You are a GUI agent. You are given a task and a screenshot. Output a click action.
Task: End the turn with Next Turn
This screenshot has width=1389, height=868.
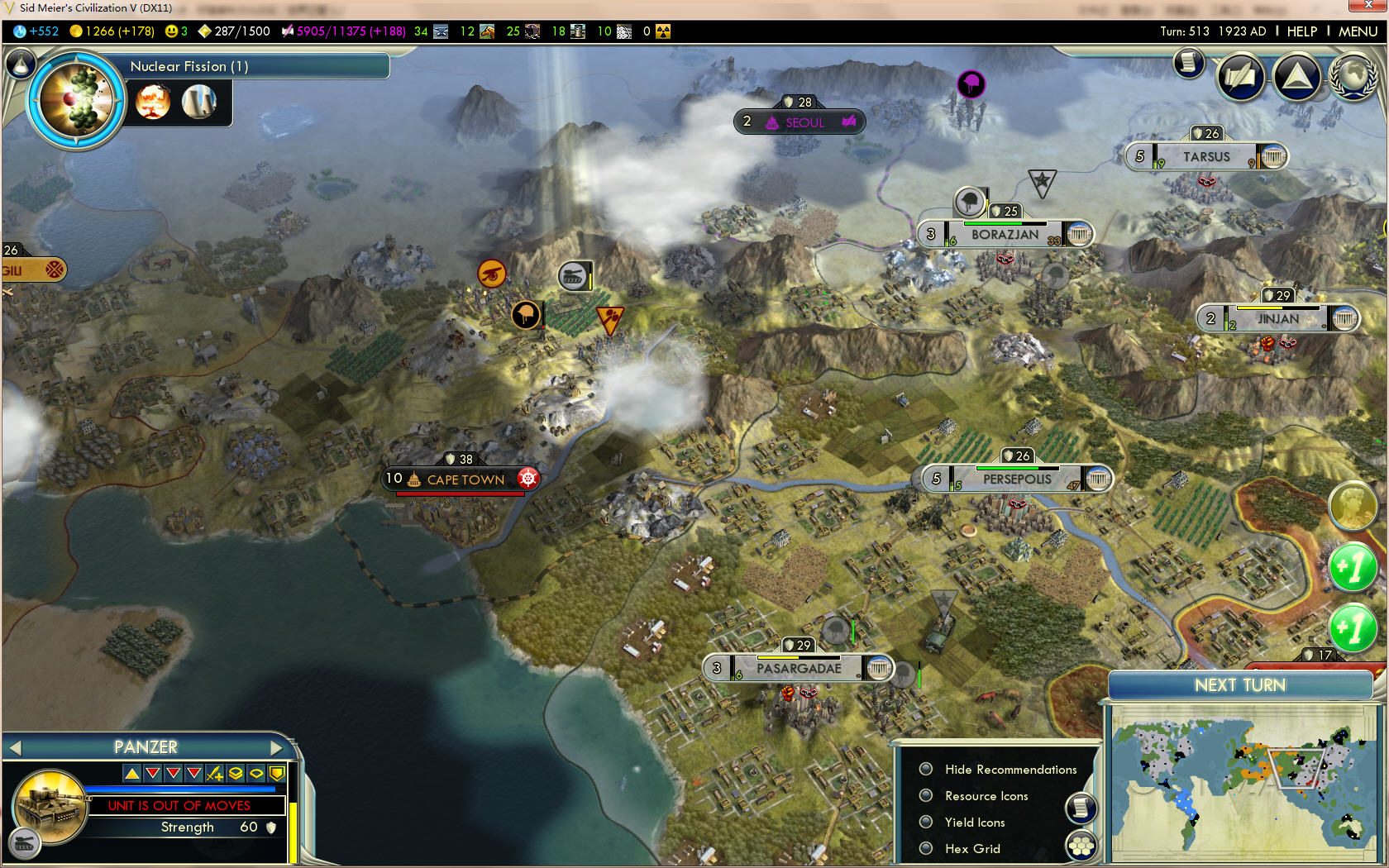point(1239,685)
